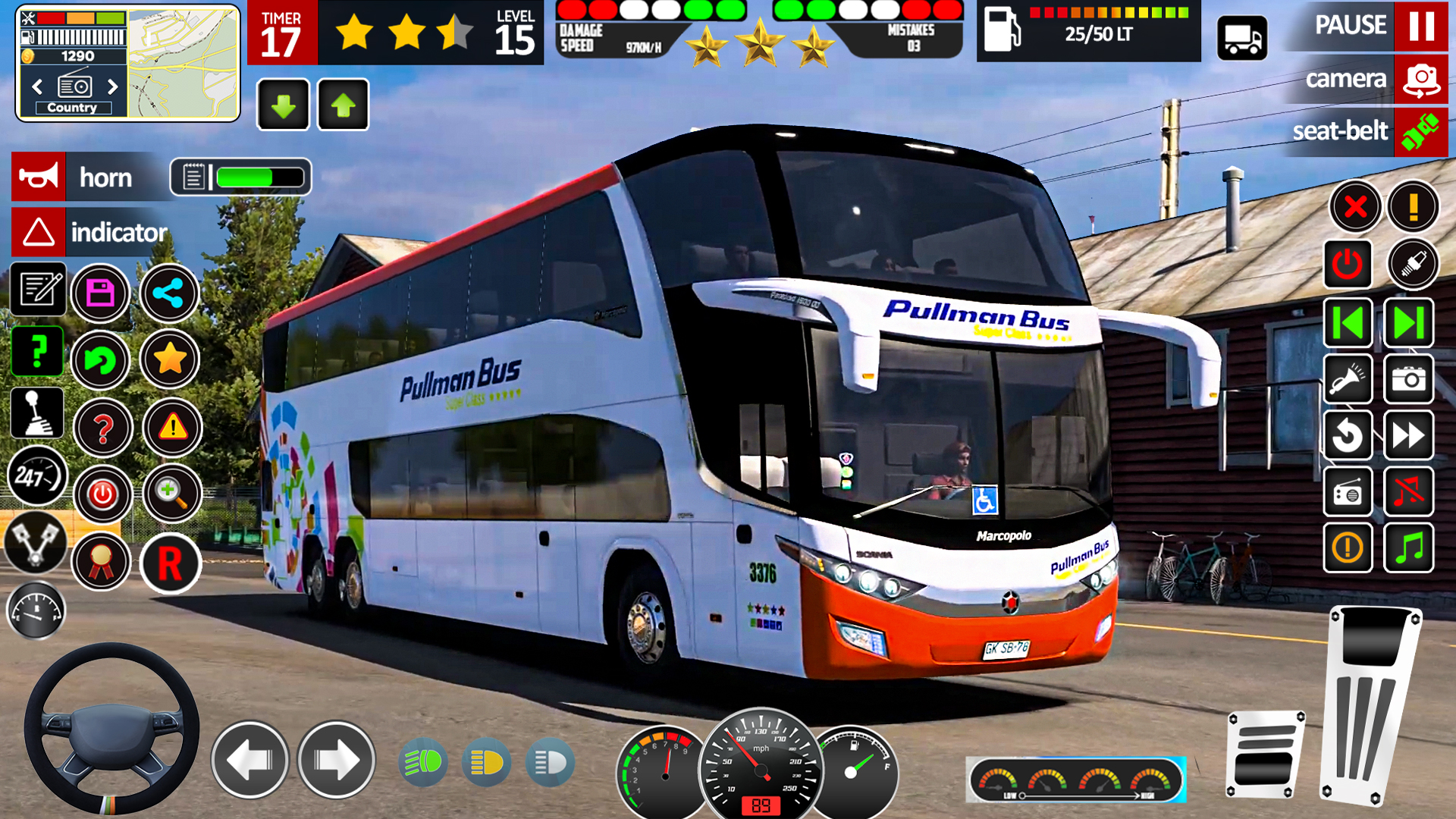Sound the horn button
Image resolution: width=1456 pixels, height=819 pixels.
coord(39,177)
